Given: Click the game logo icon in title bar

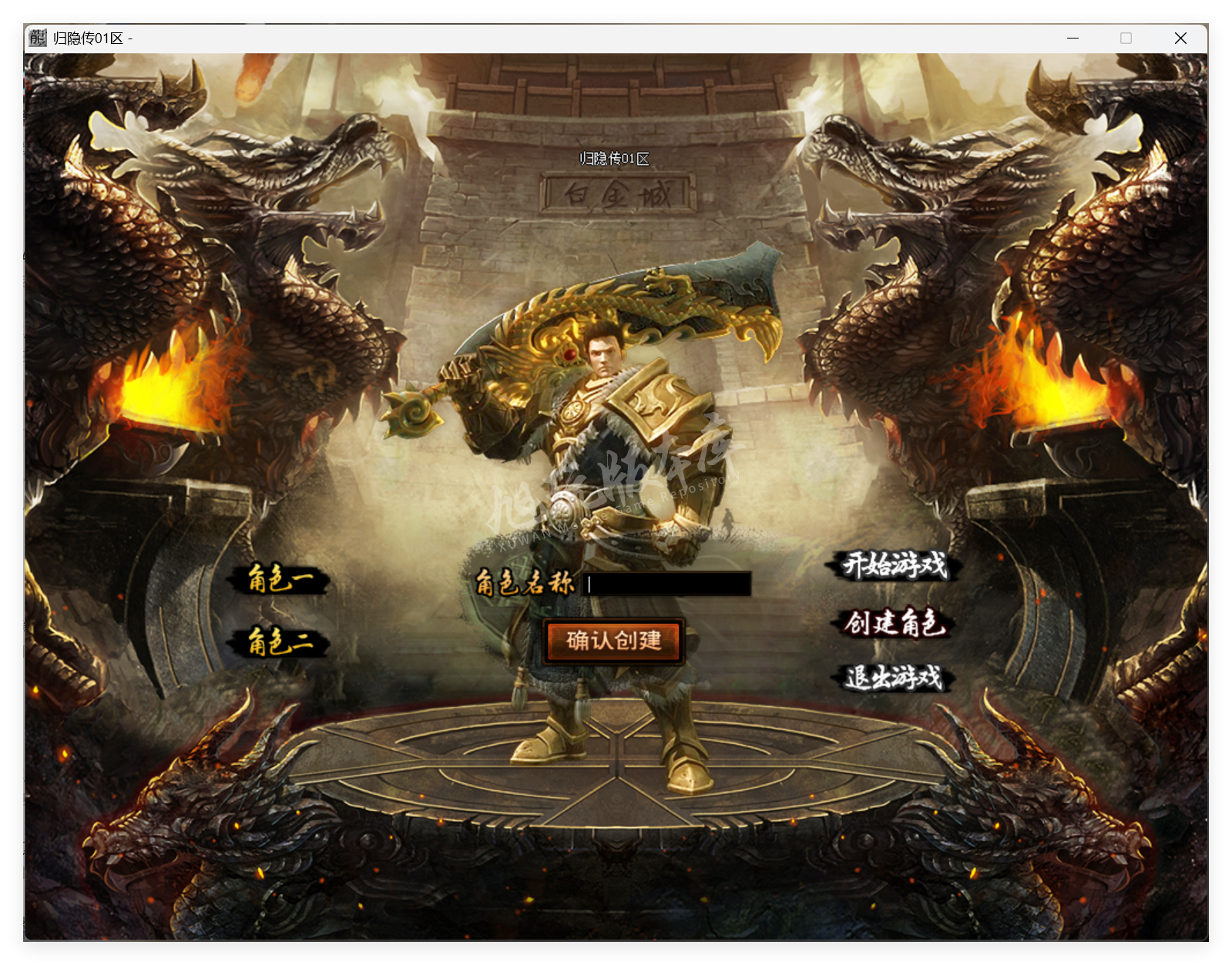Looking at the screenshot, I should 37,38.
